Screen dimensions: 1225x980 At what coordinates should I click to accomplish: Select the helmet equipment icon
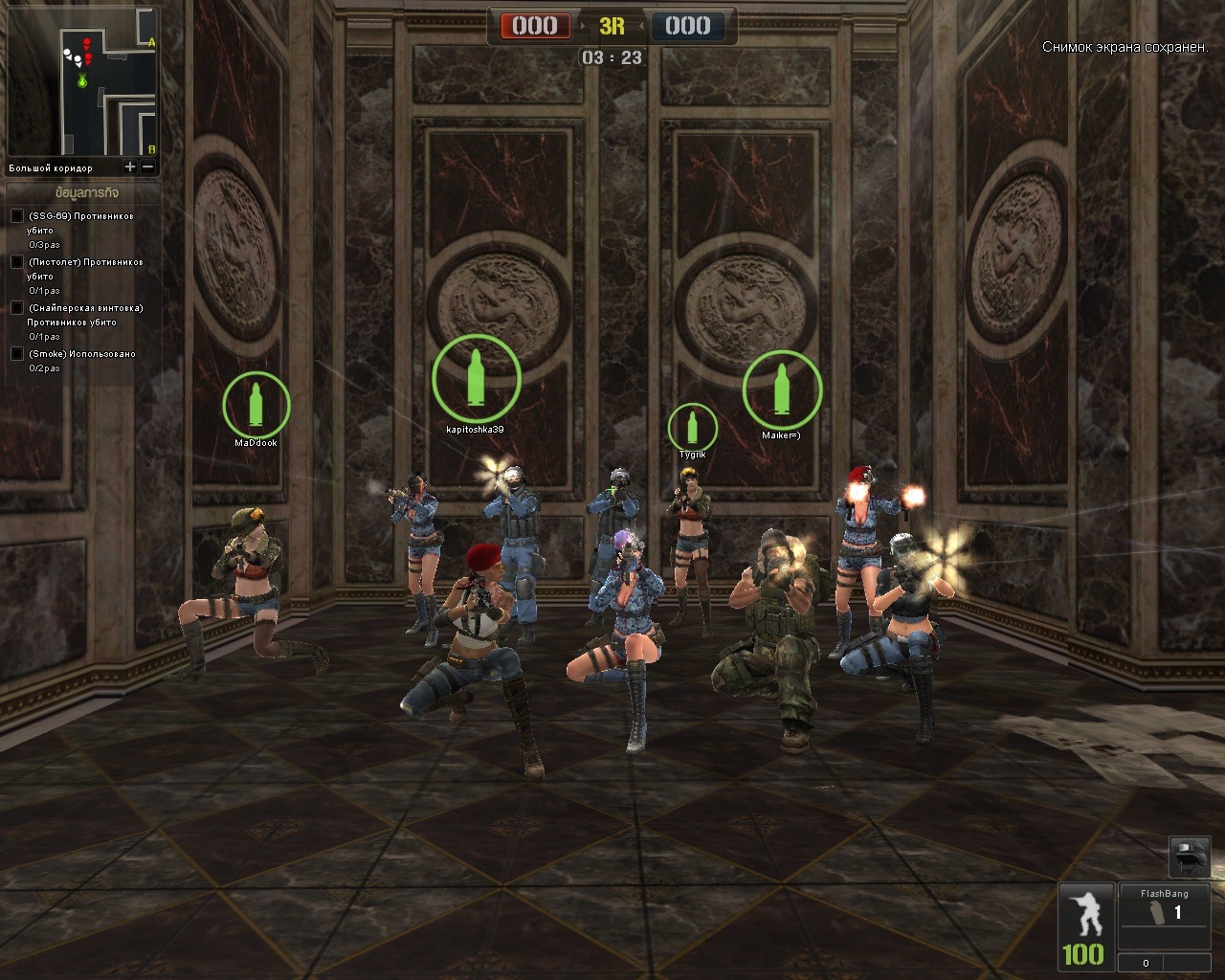(1190, 857)
